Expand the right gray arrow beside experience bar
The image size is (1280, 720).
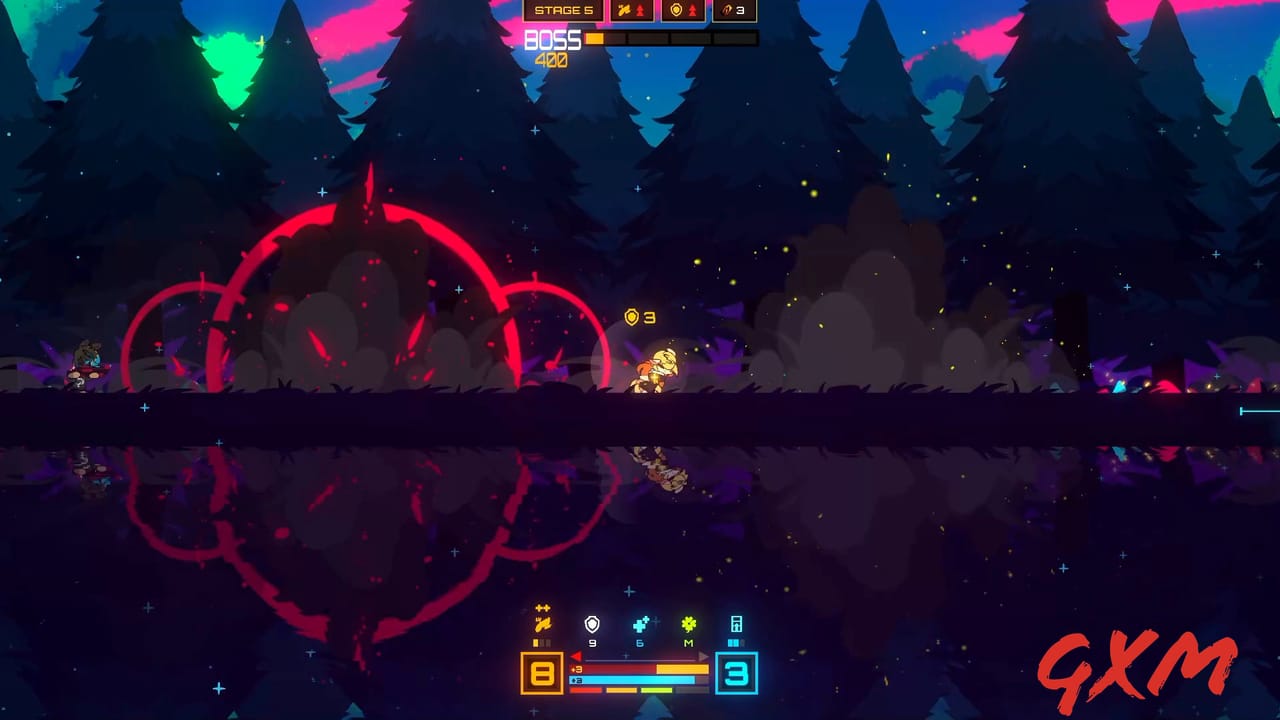703,657
